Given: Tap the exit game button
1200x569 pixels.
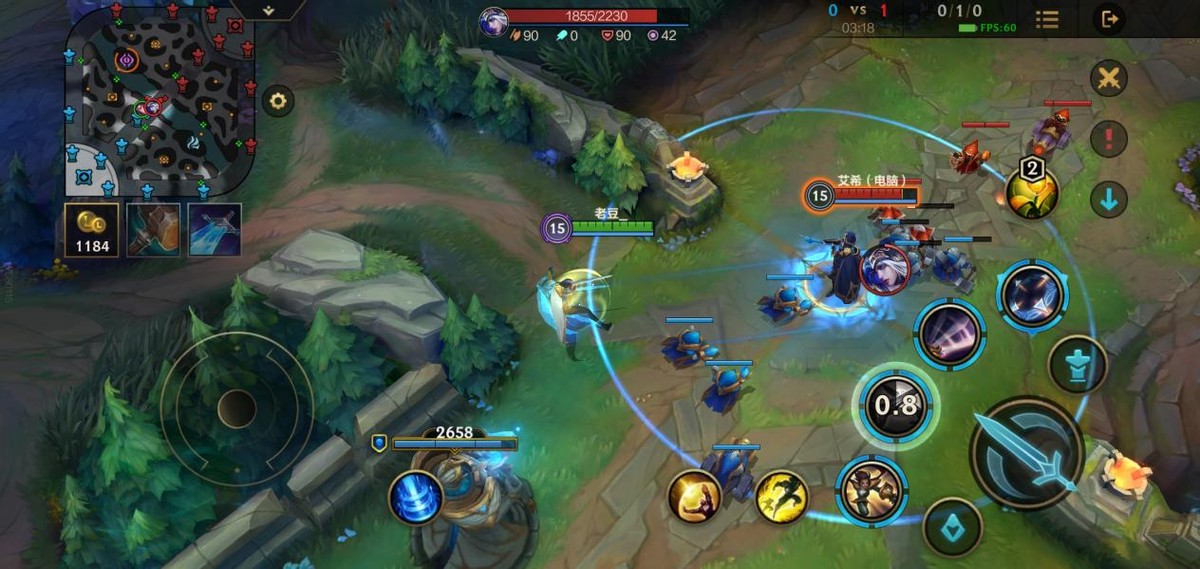Looking at the screenshot, I should tap(1108, 19).
